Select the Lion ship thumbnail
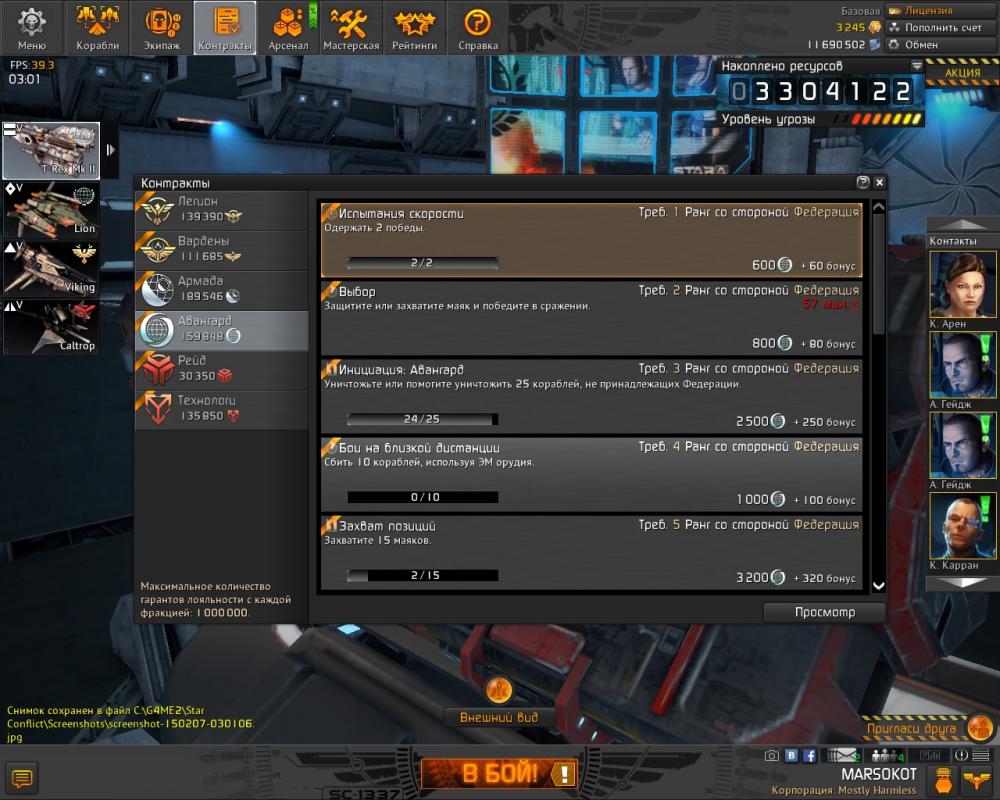The height and width of the screenshot is (800, 1000). pos(51,209)
